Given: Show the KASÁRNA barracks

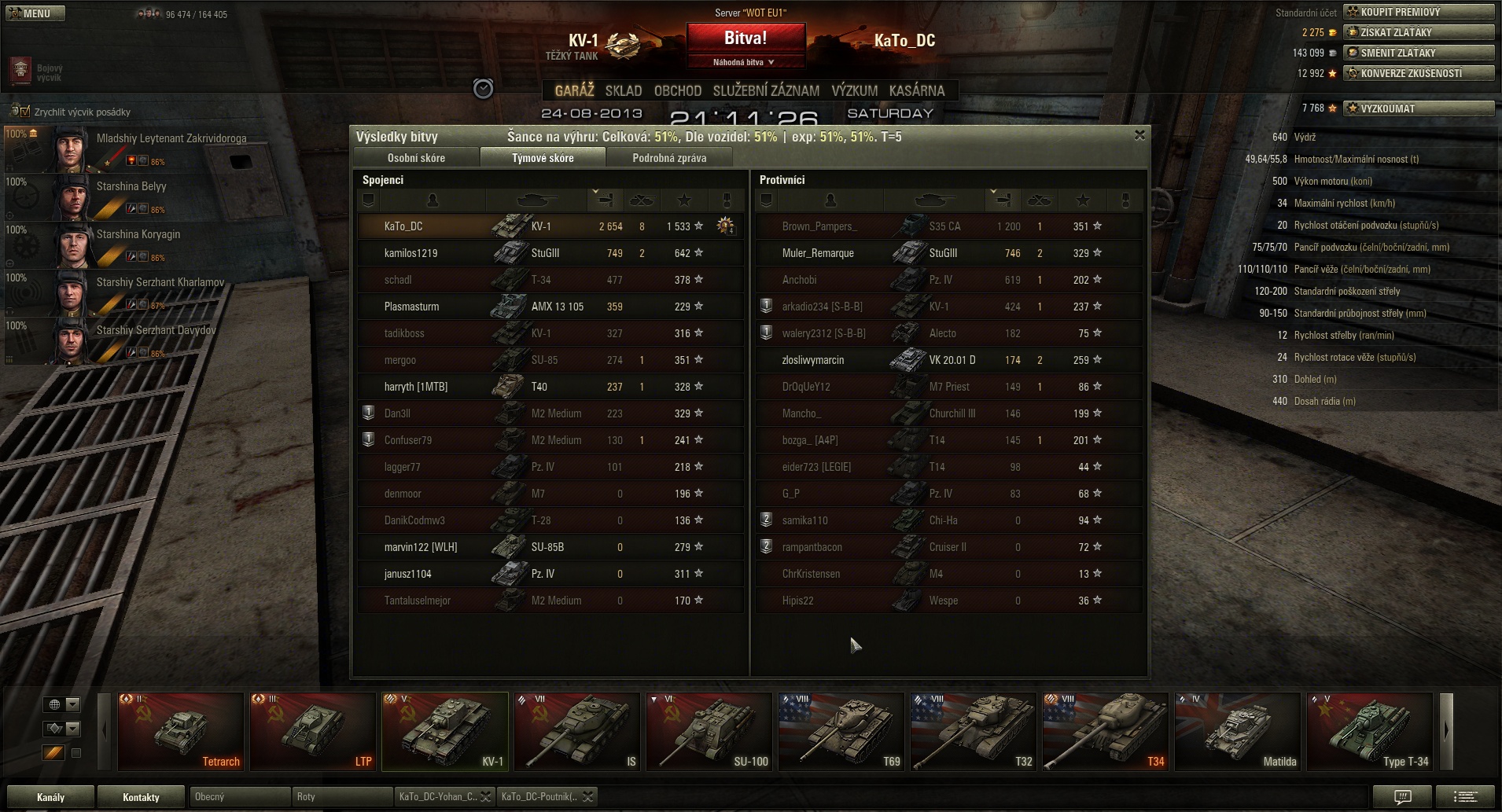Looking at the screenshot, I should coord(916,90).
